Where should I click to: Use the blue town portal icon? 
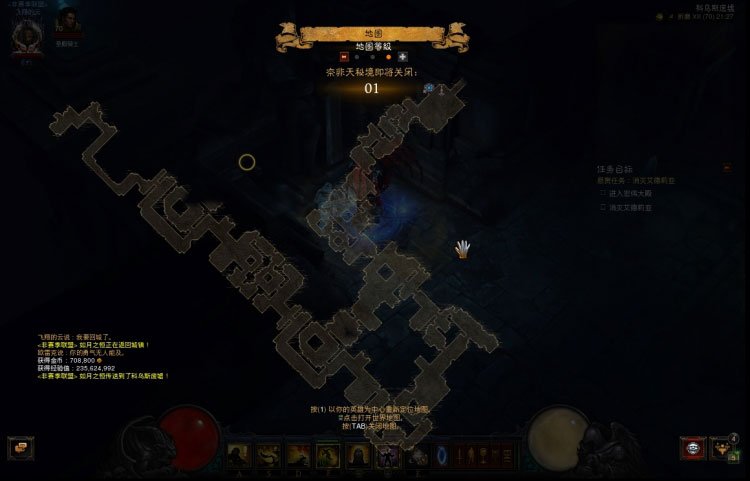441,456
